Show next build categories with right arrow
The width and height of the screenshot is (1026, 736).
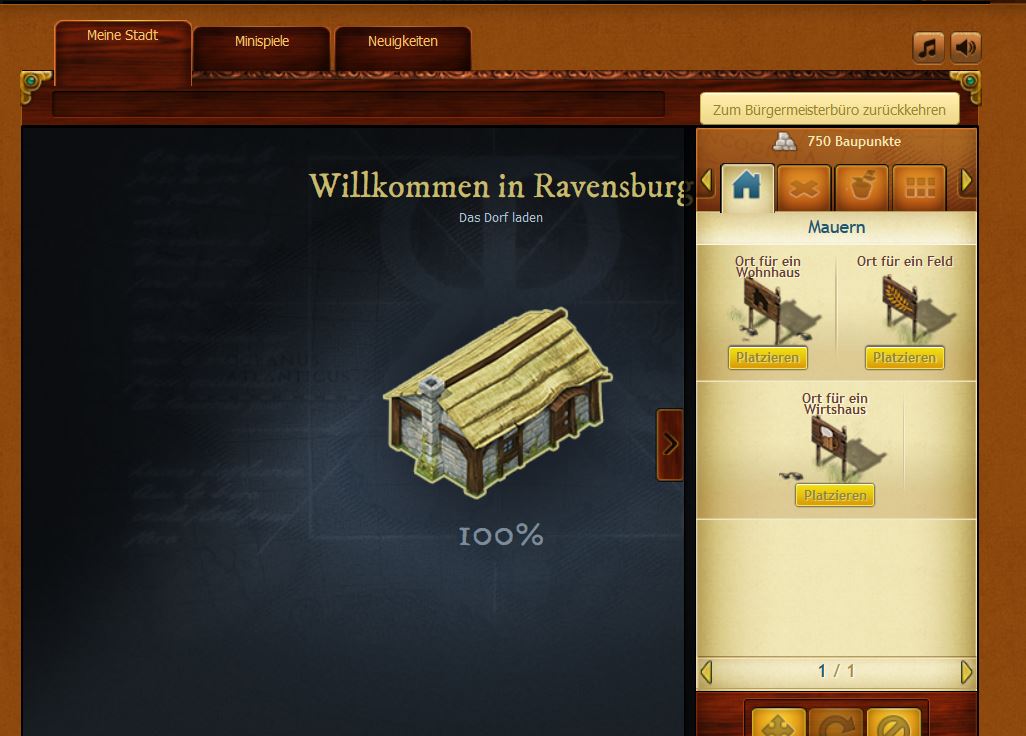pos(966,182)
